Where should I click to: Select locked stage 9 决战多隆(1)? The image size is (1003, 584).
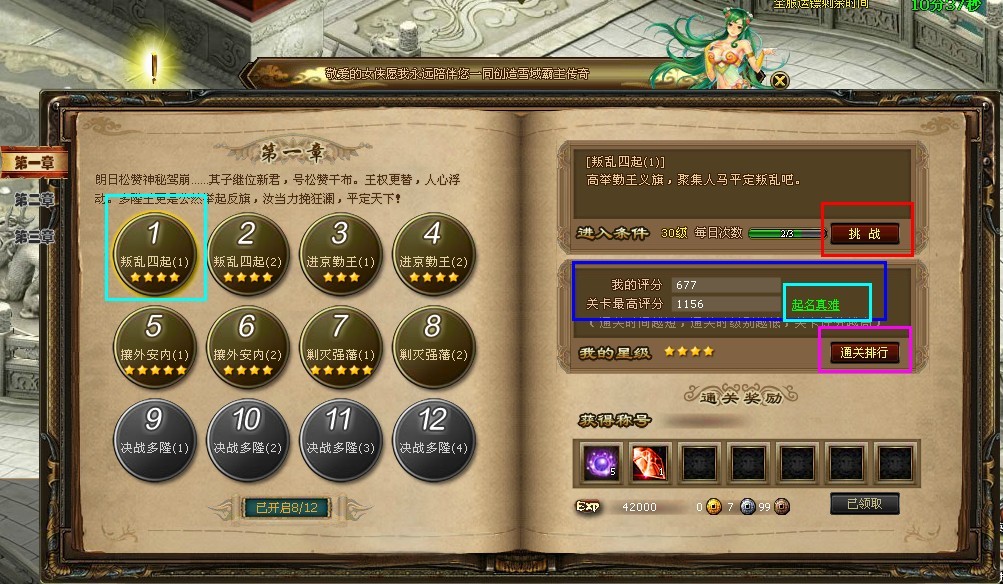(153, 433)
